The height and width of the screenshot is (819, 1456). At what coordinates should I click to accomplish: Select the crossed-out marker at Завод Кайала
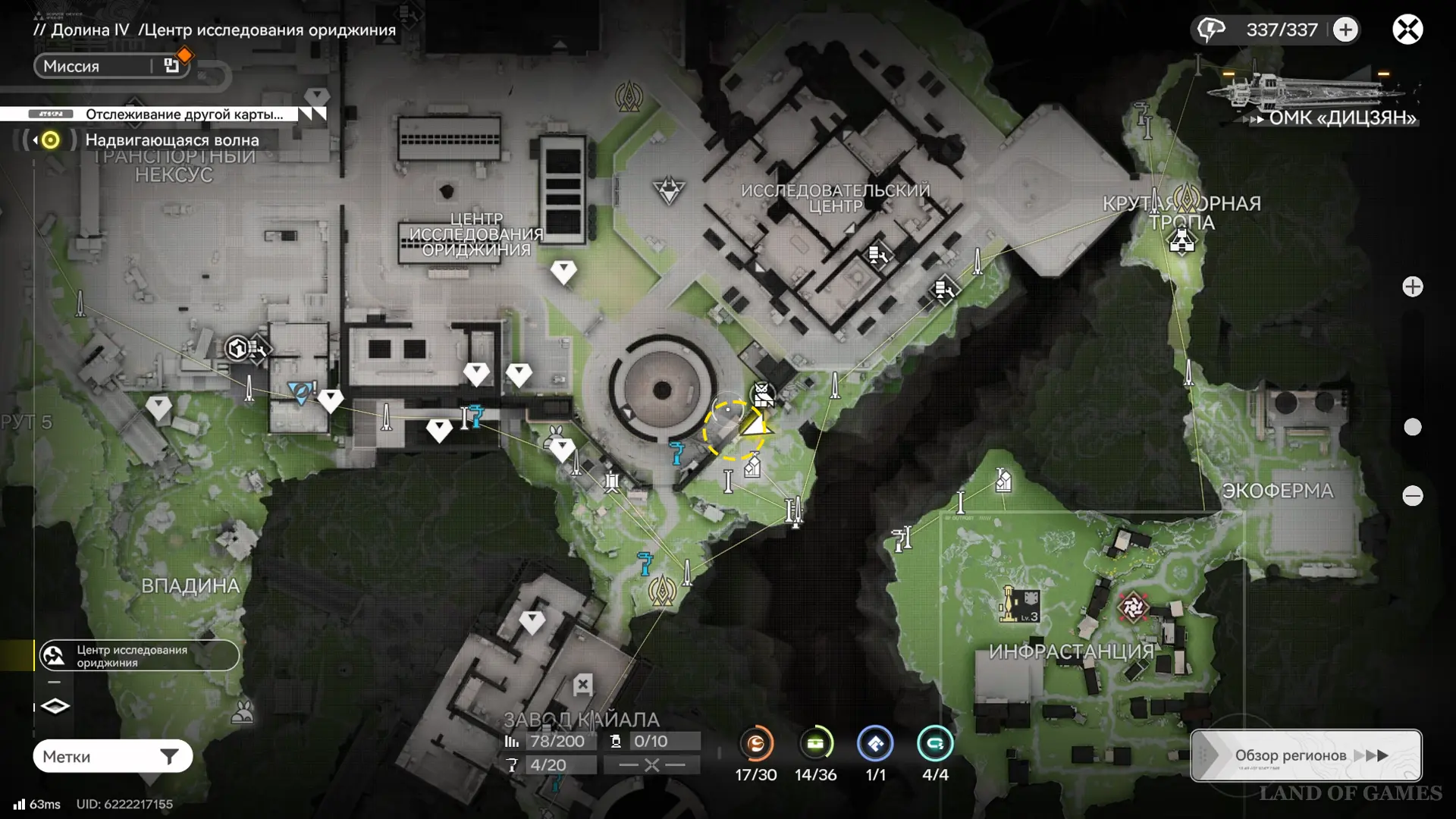[x=582, y=685]
